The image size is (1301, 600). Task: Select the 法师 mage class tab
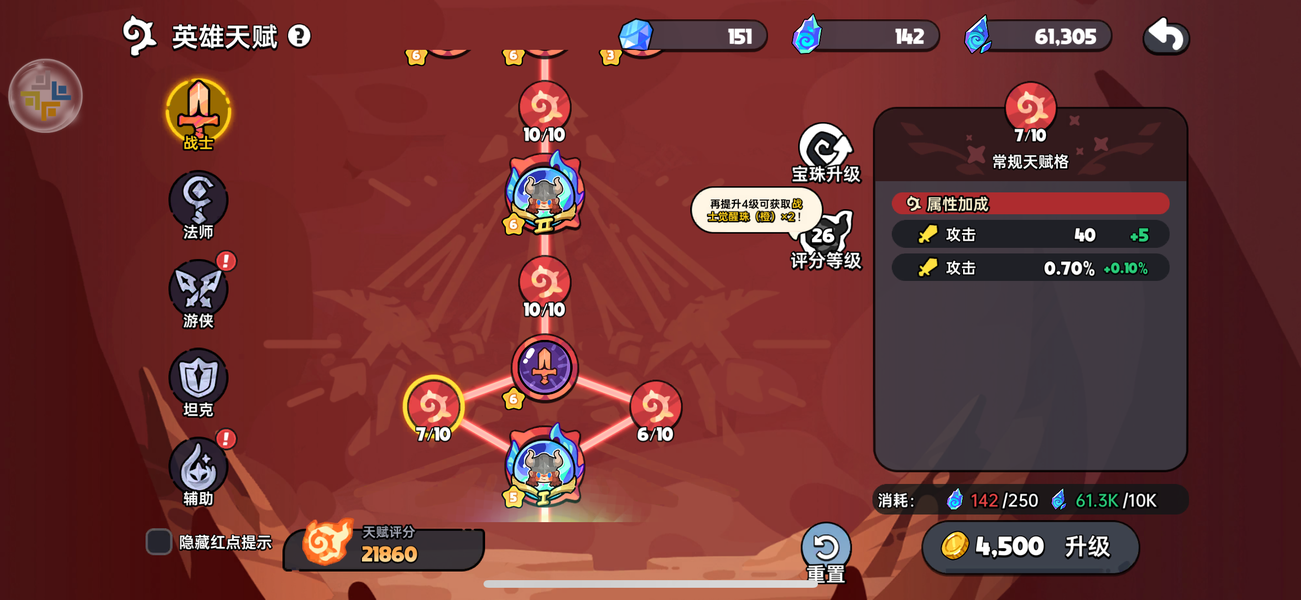coord(198,201)
